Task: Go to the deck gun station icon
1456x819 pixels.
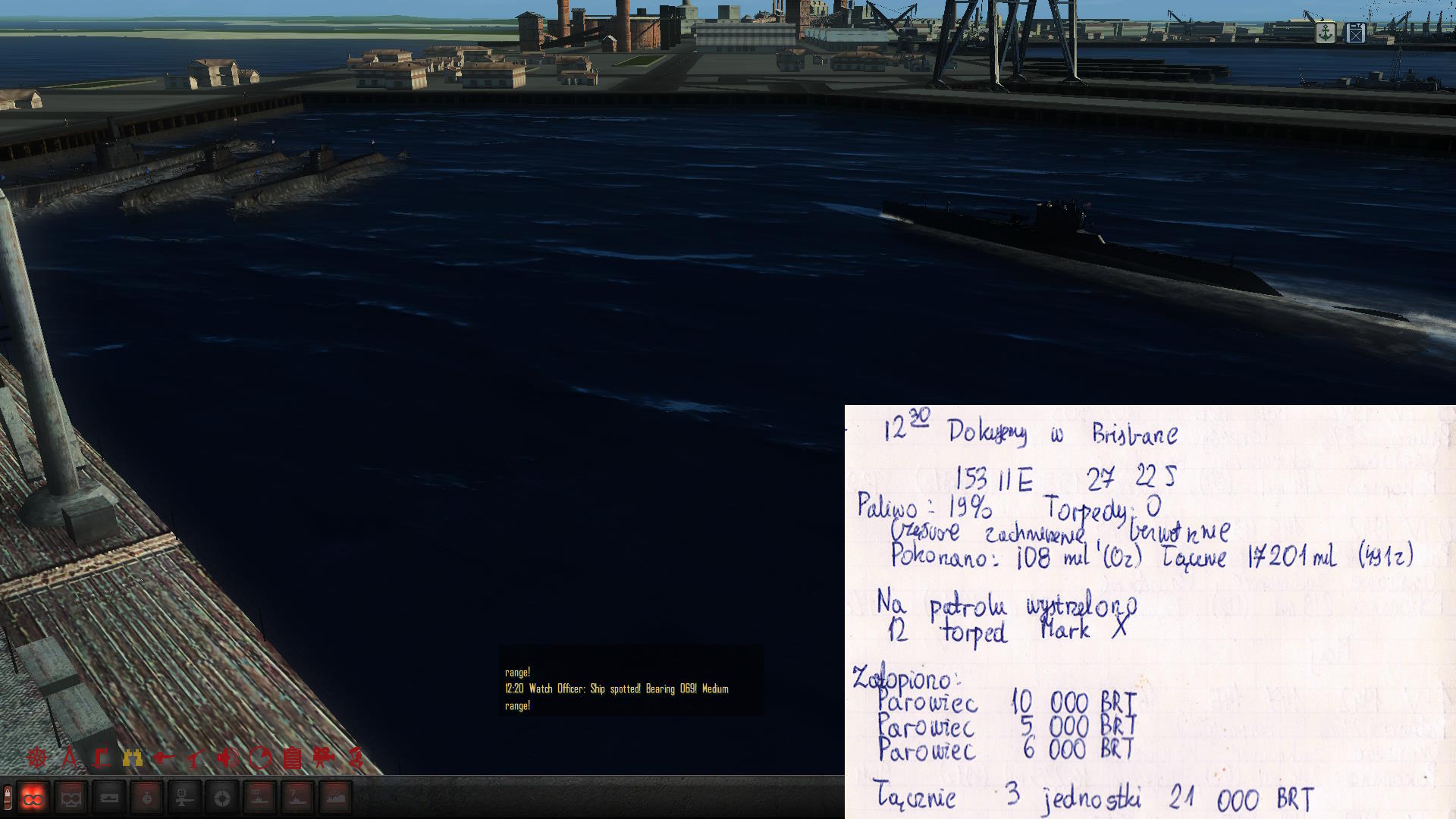Action: click(164, 757)
